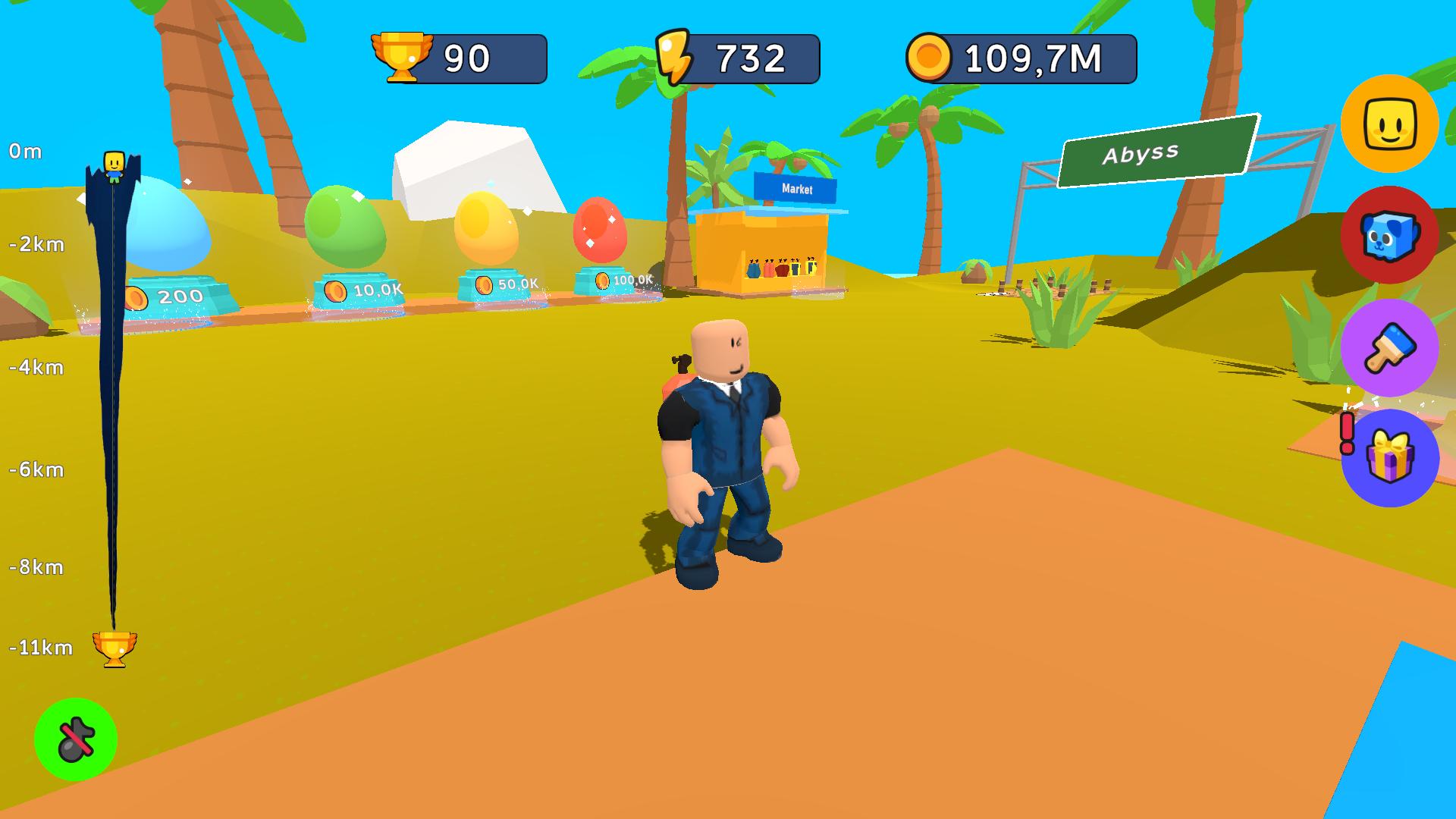This screenshot has height=819, width=1456.
Task: Buy the blue egg for 200 coins
Action: (170, 227)
